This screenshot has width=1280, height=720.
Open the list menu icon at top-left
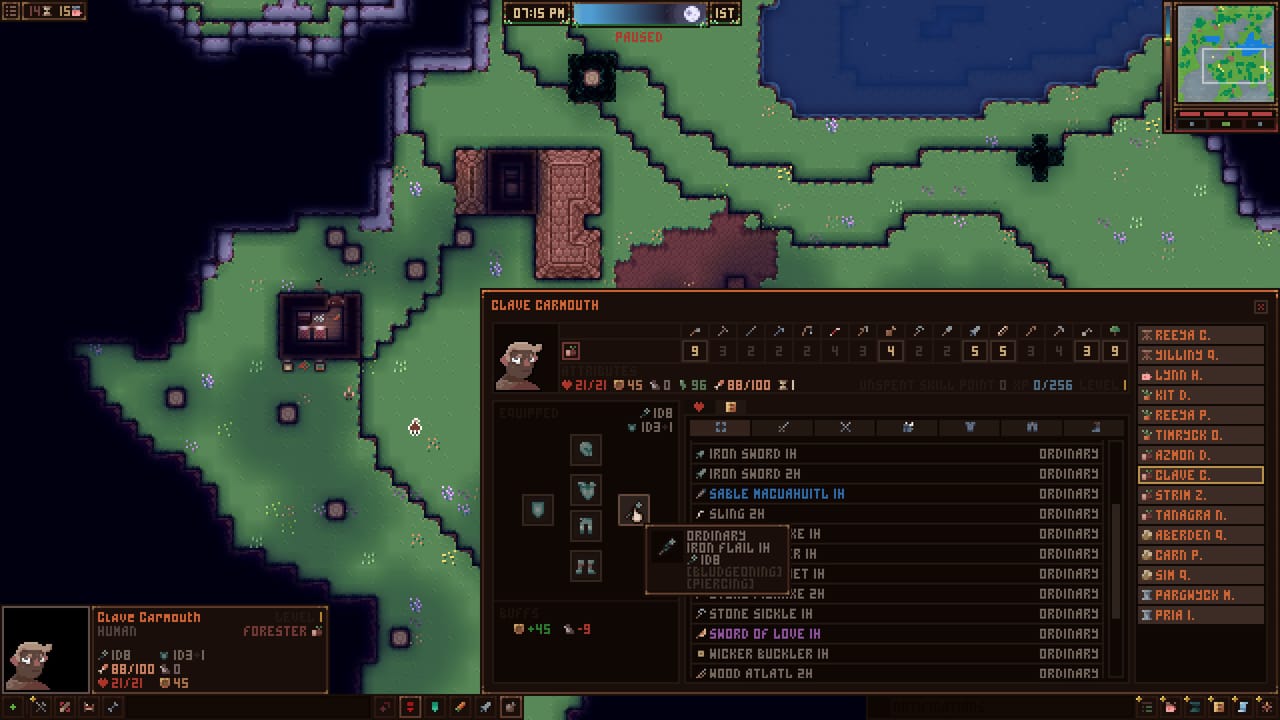pos(12,12)
